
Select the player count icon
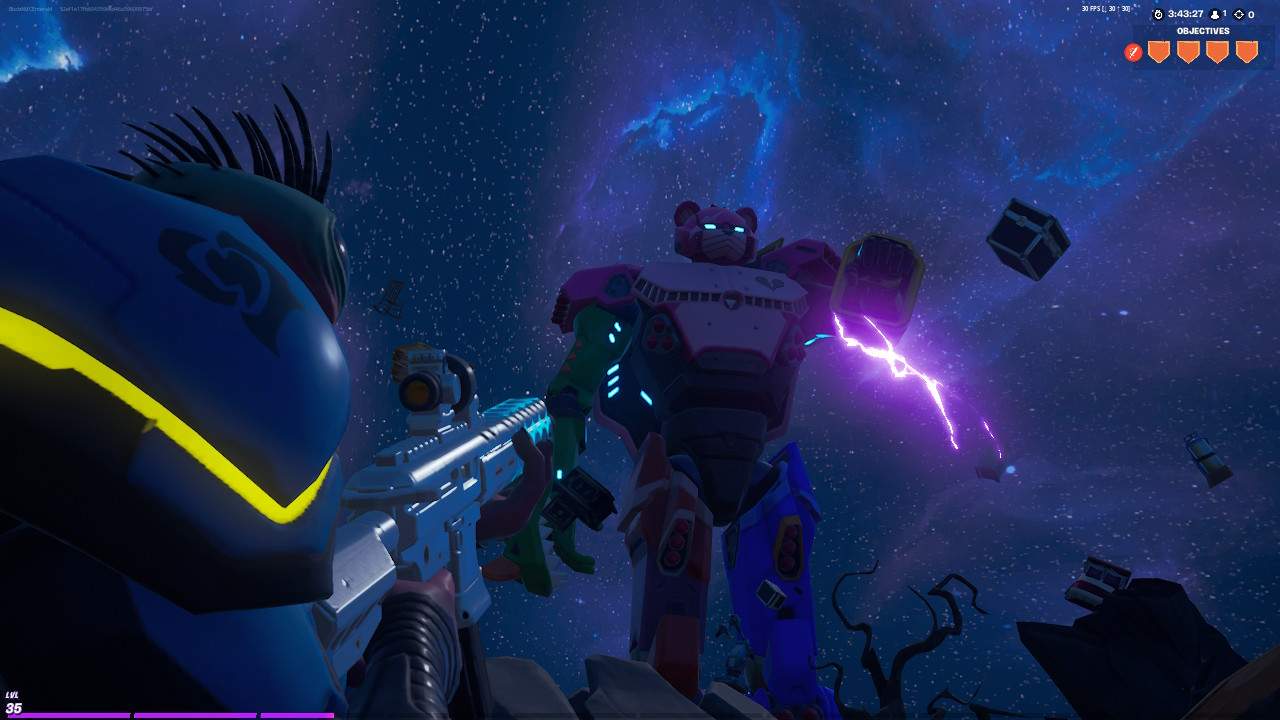pos(1213,14)
